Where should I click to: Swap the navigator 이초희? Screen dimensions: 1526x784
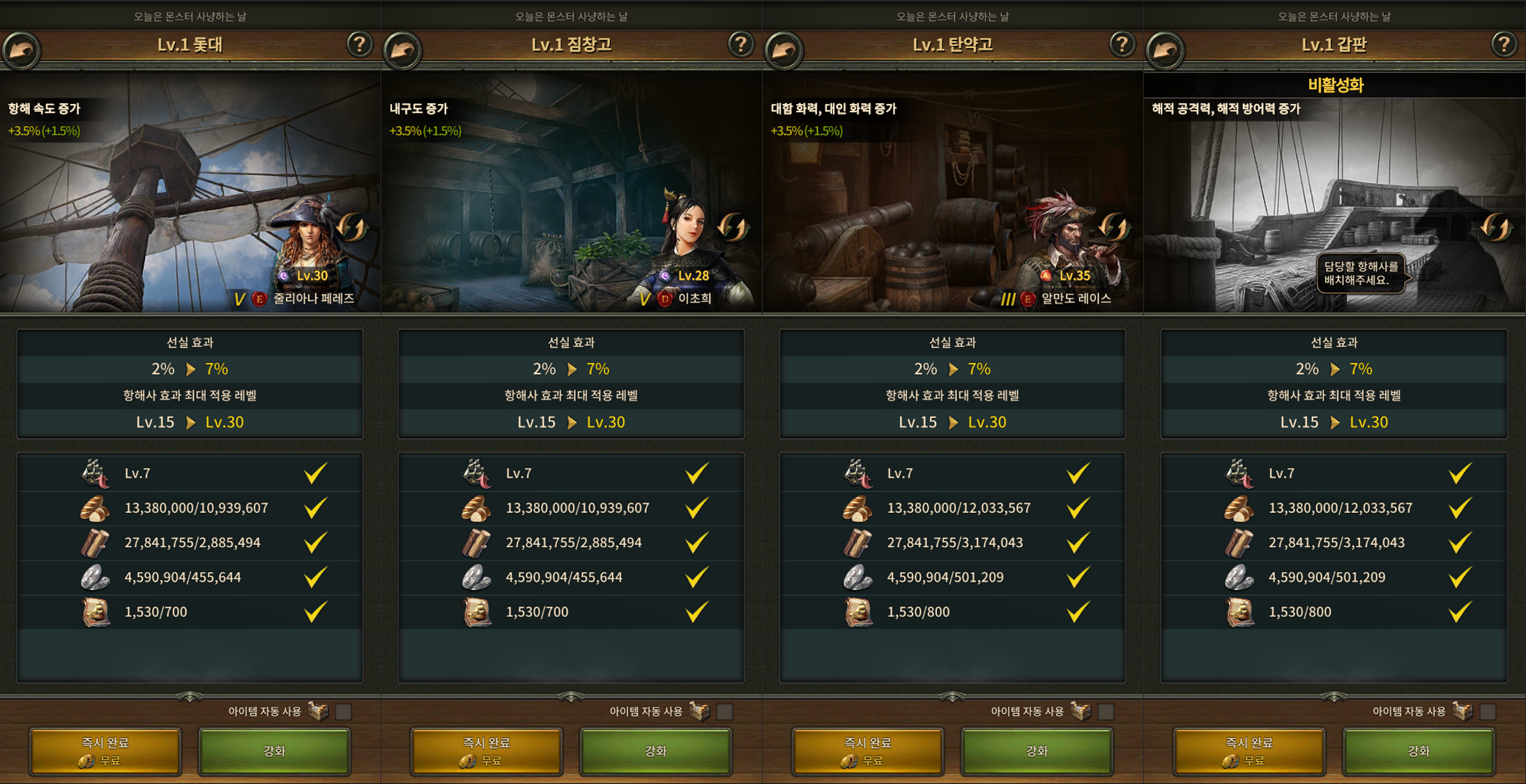tap(733, 227)
